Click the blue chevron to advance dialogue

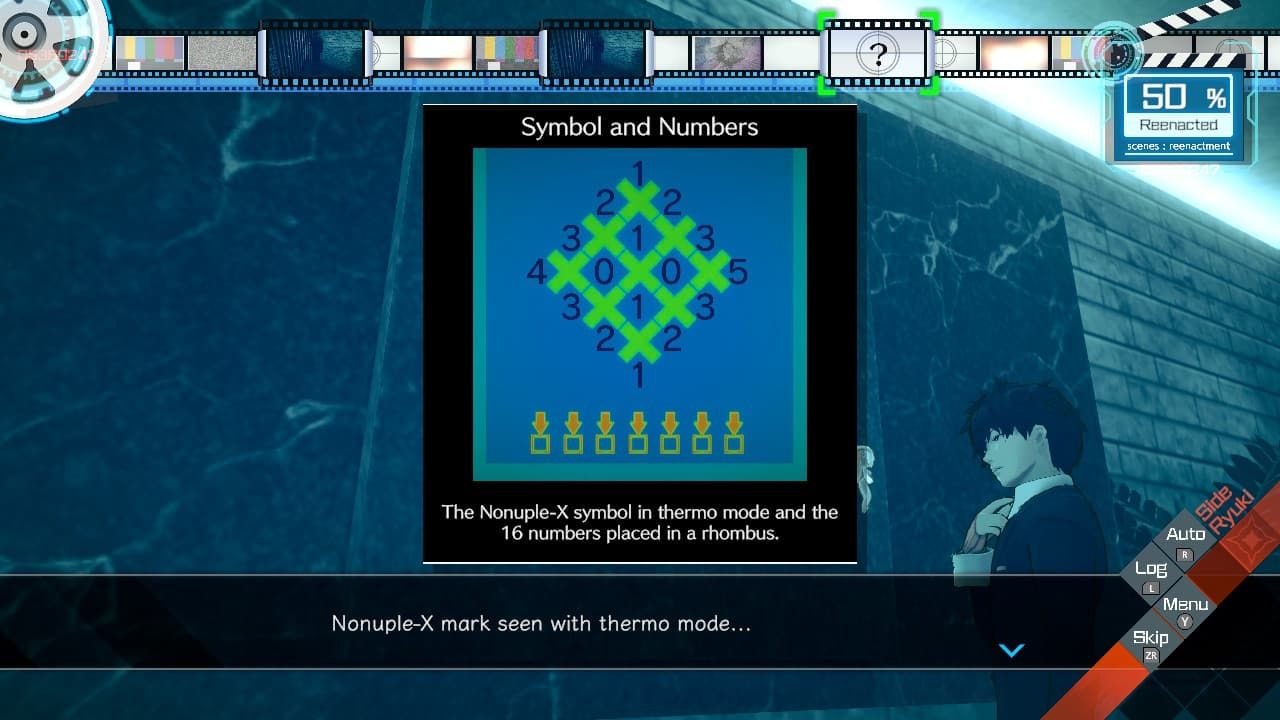(x=1011, y=650)
